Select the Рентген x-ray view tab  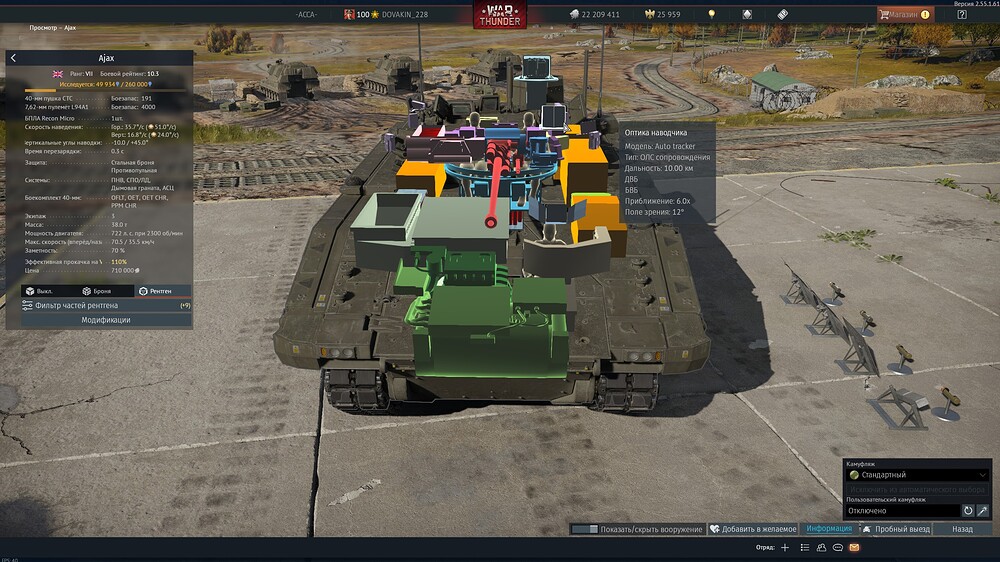pos(155,291)
